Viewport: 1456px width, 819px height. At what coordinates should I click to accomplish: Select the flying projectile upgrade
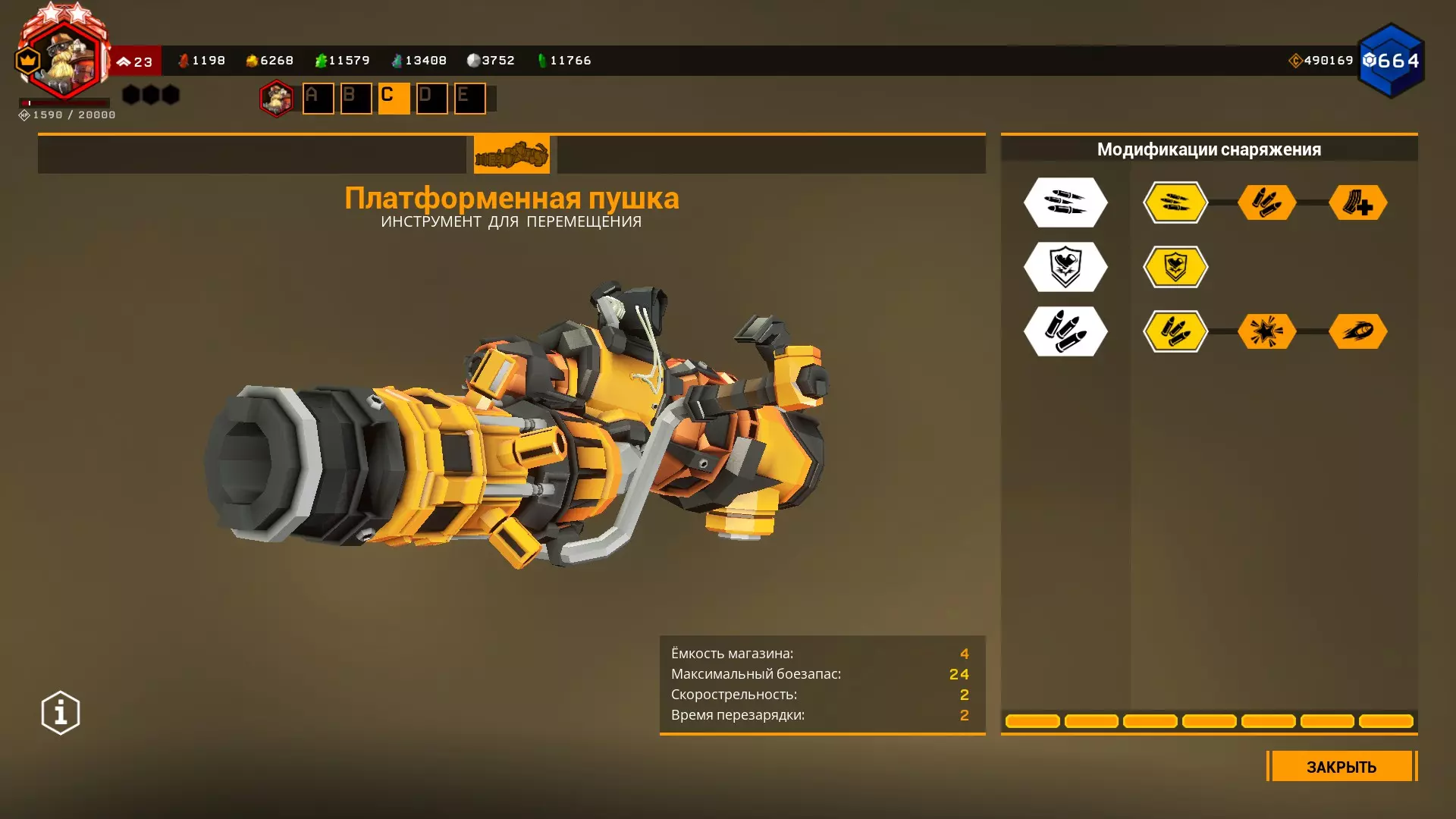tap(1358, 331)
